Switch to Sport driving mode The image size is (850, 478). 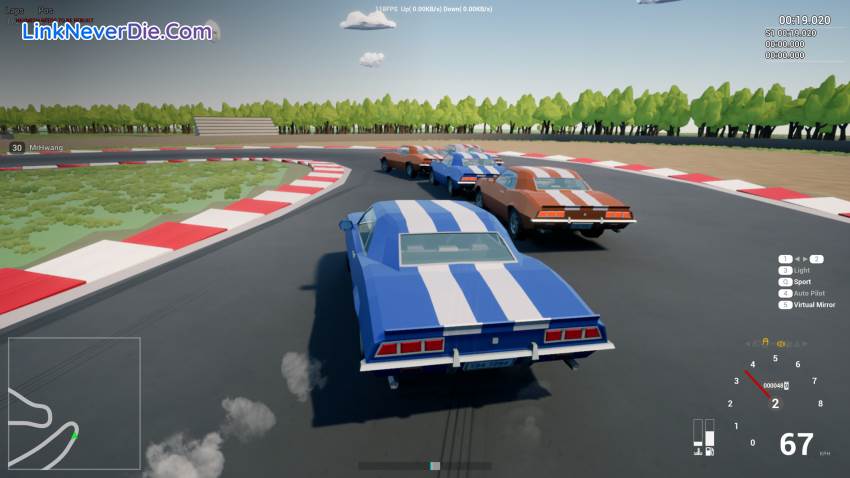(802, 282)
